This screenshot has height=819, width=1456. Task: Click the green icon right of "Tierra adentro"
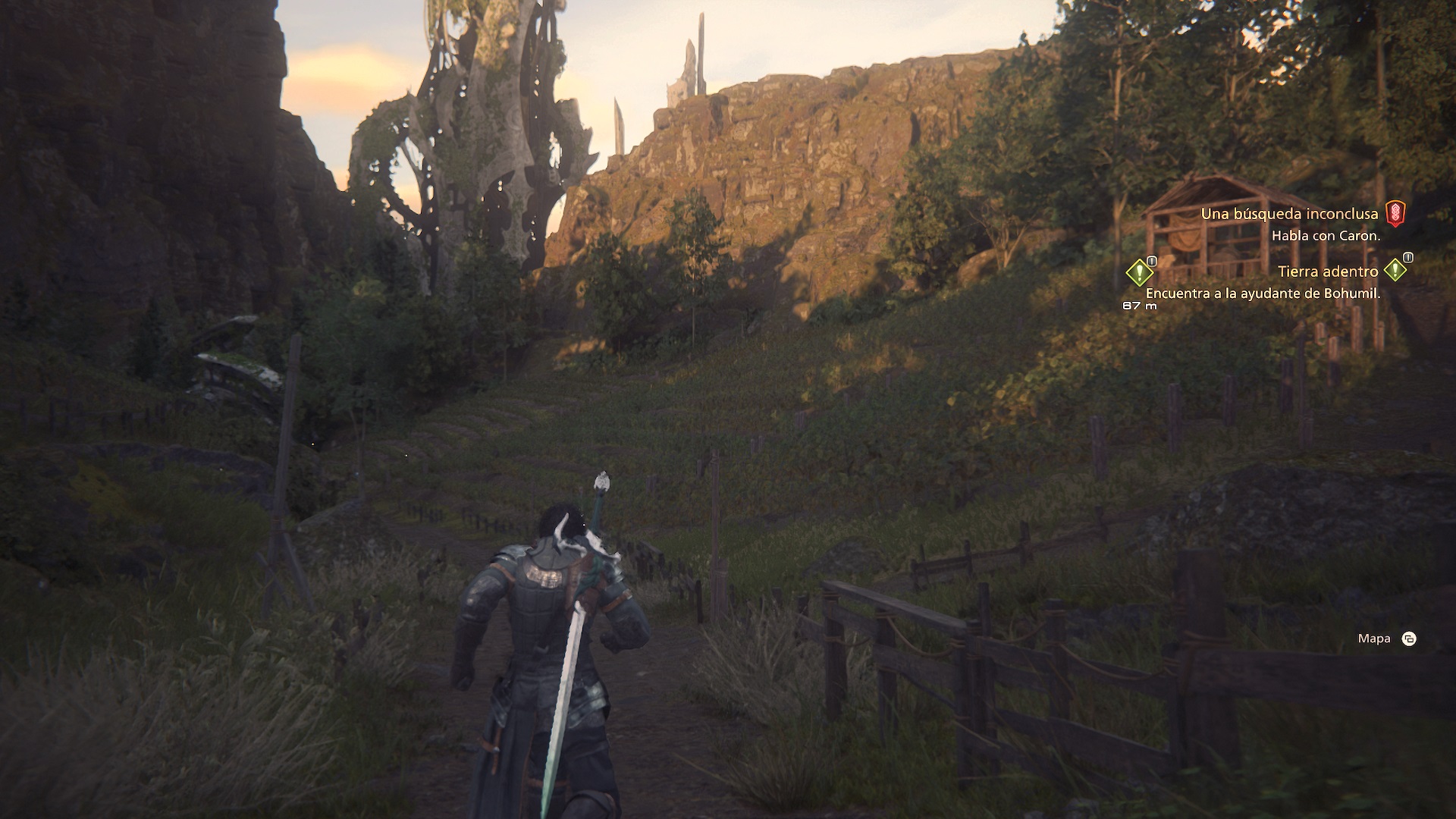tap(1395, 270)
